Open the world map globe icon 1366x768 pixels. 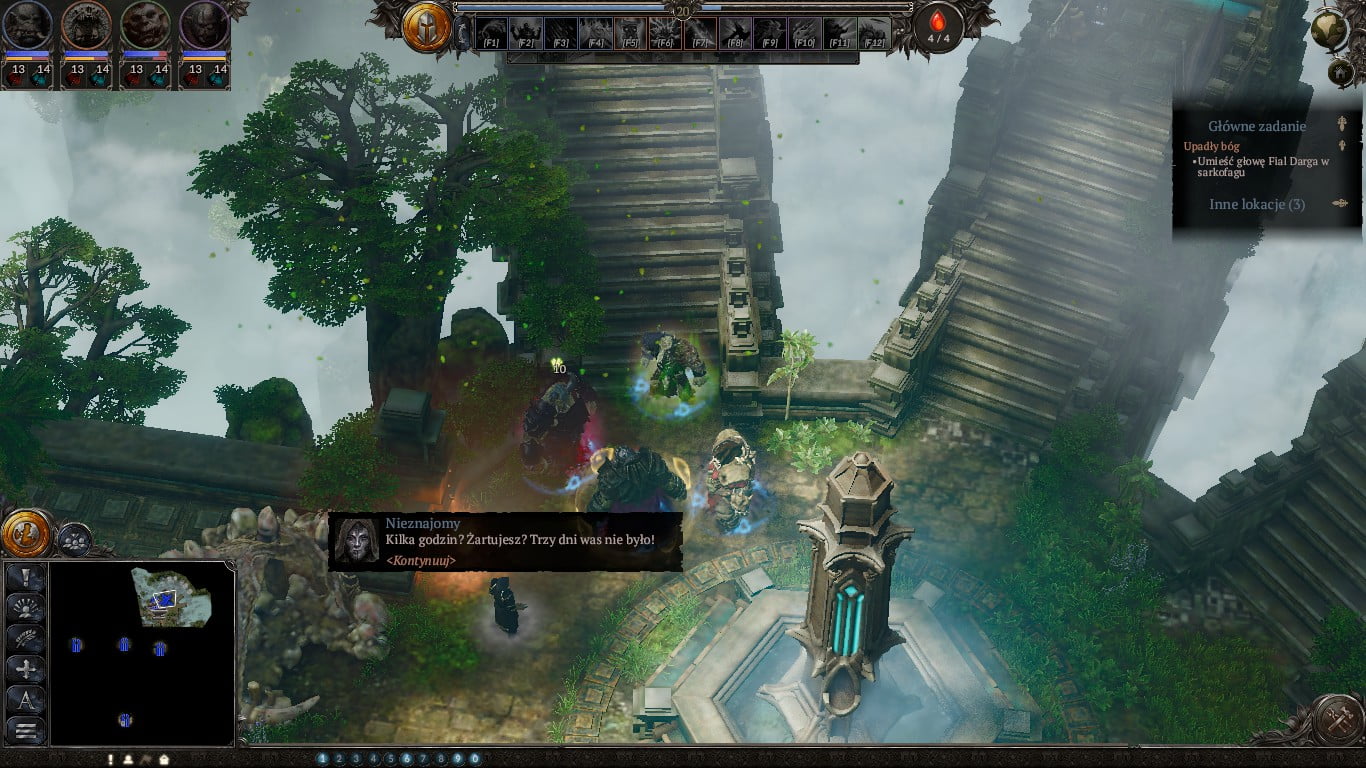[1332, 30]
